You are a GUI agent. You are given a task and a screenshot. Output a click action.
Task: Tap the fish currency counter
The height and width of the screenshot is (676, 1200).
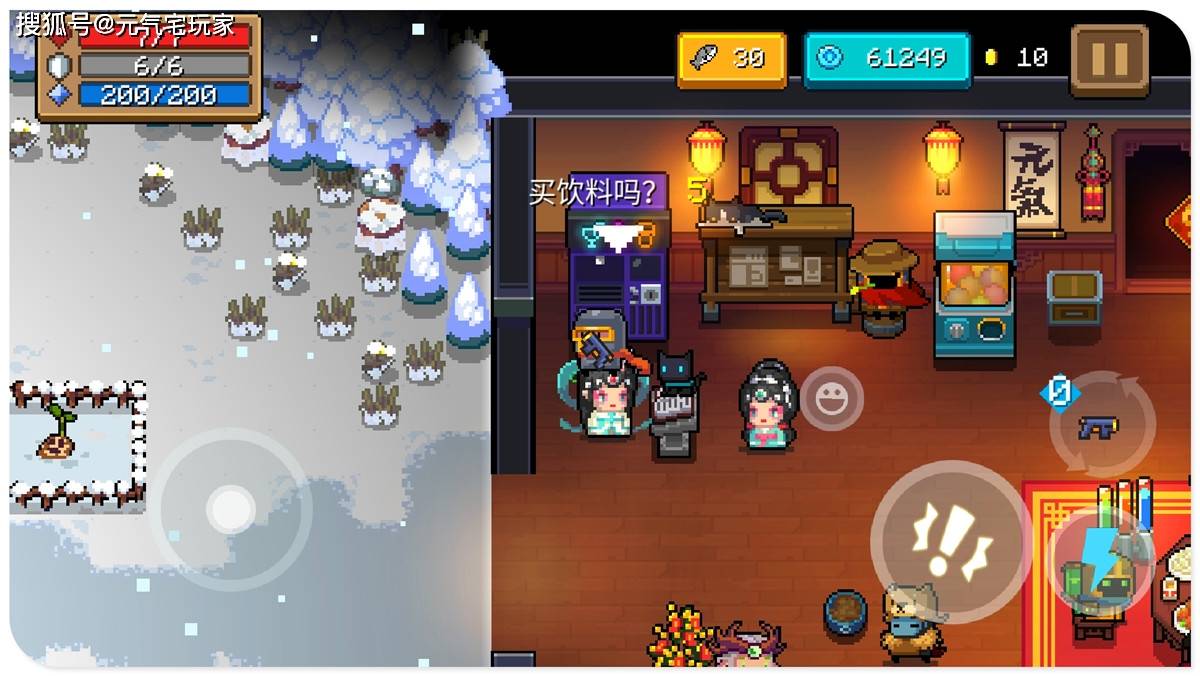click(732, 59)
